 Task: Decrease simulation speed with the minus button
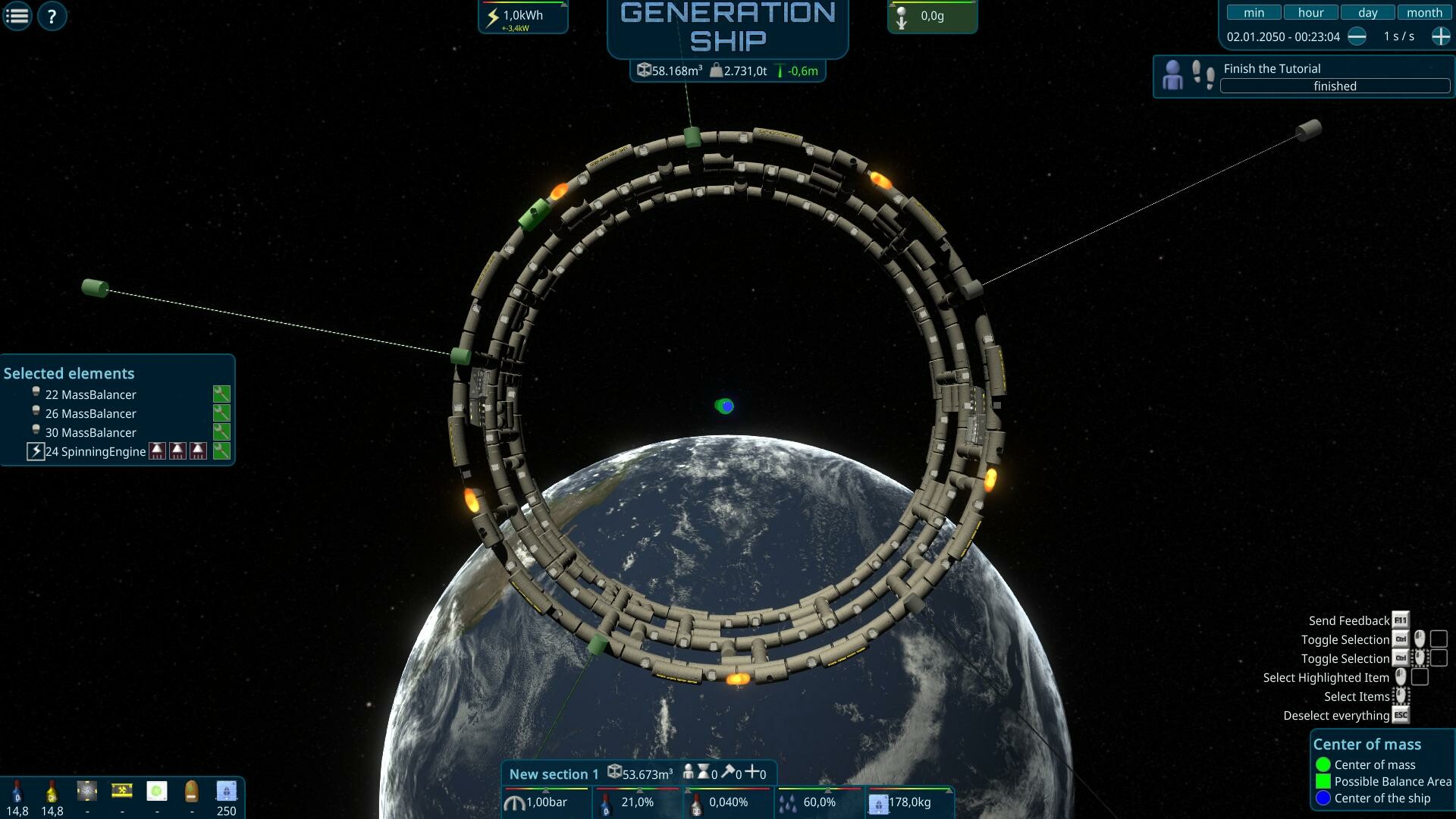(x=1358, y=36)
